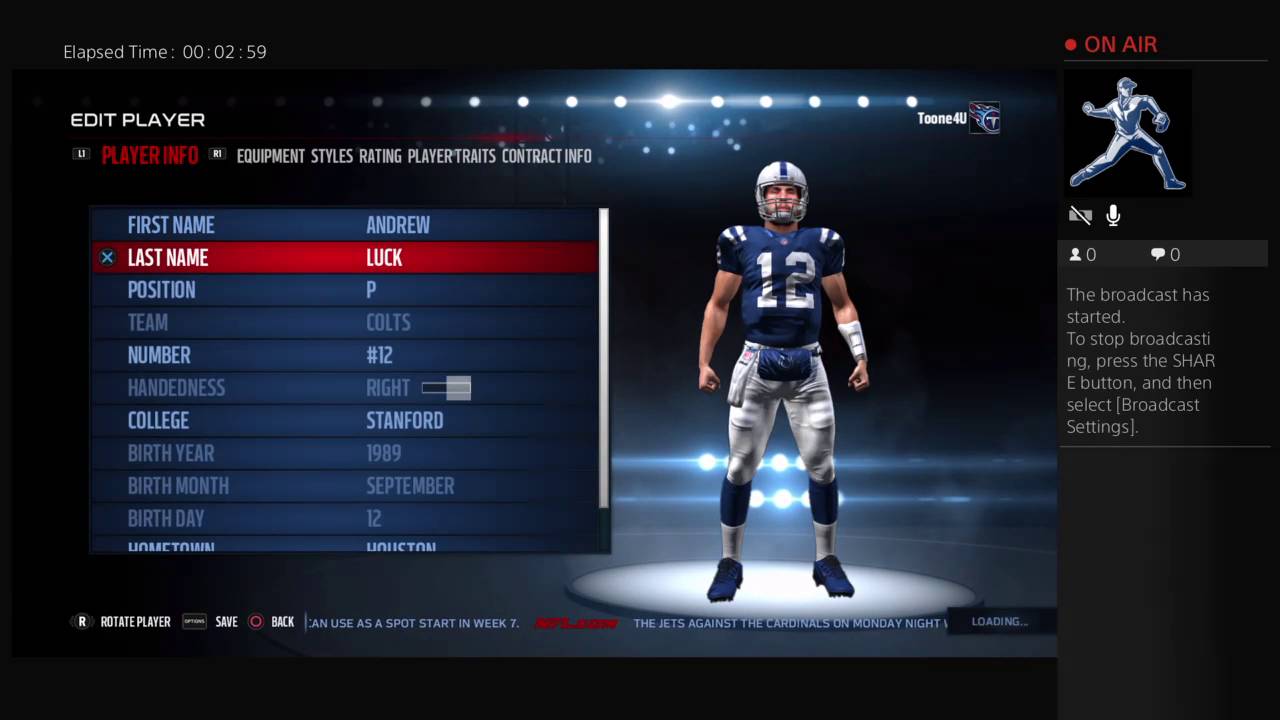This screenshot has width=1280, height=720.
Task: Open the chat bubble comment counter icon
Action: click(x=1159, y=254)
